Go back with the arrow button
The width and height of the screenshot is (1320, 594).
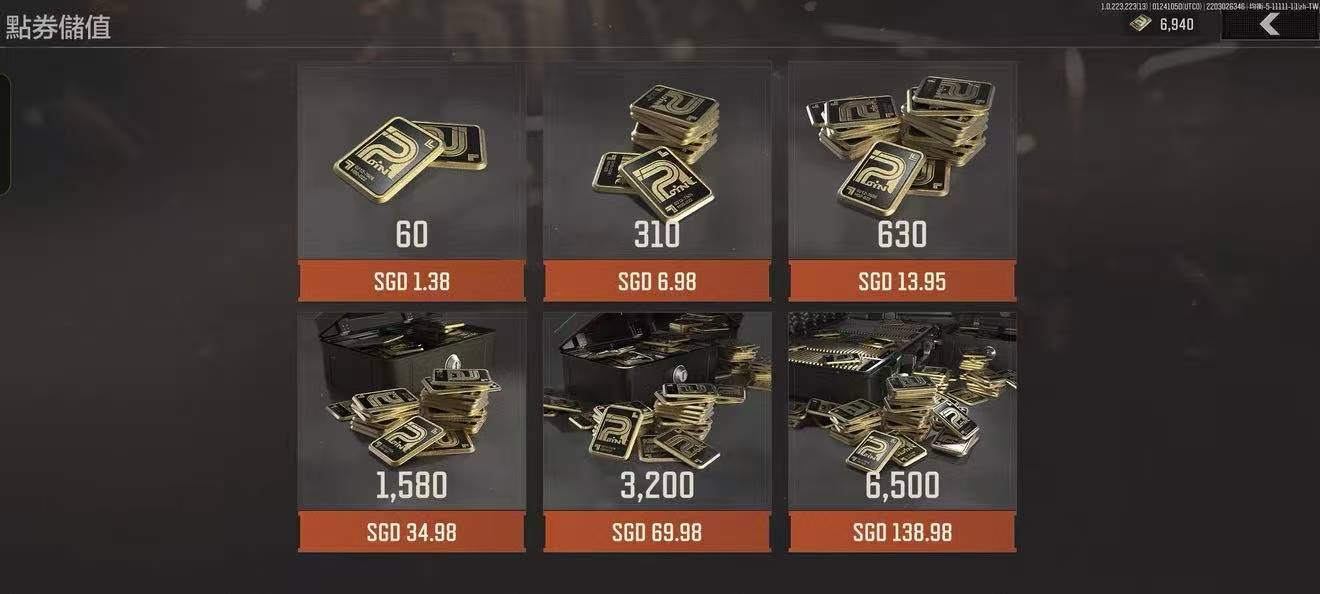[x=1269, y=25]
